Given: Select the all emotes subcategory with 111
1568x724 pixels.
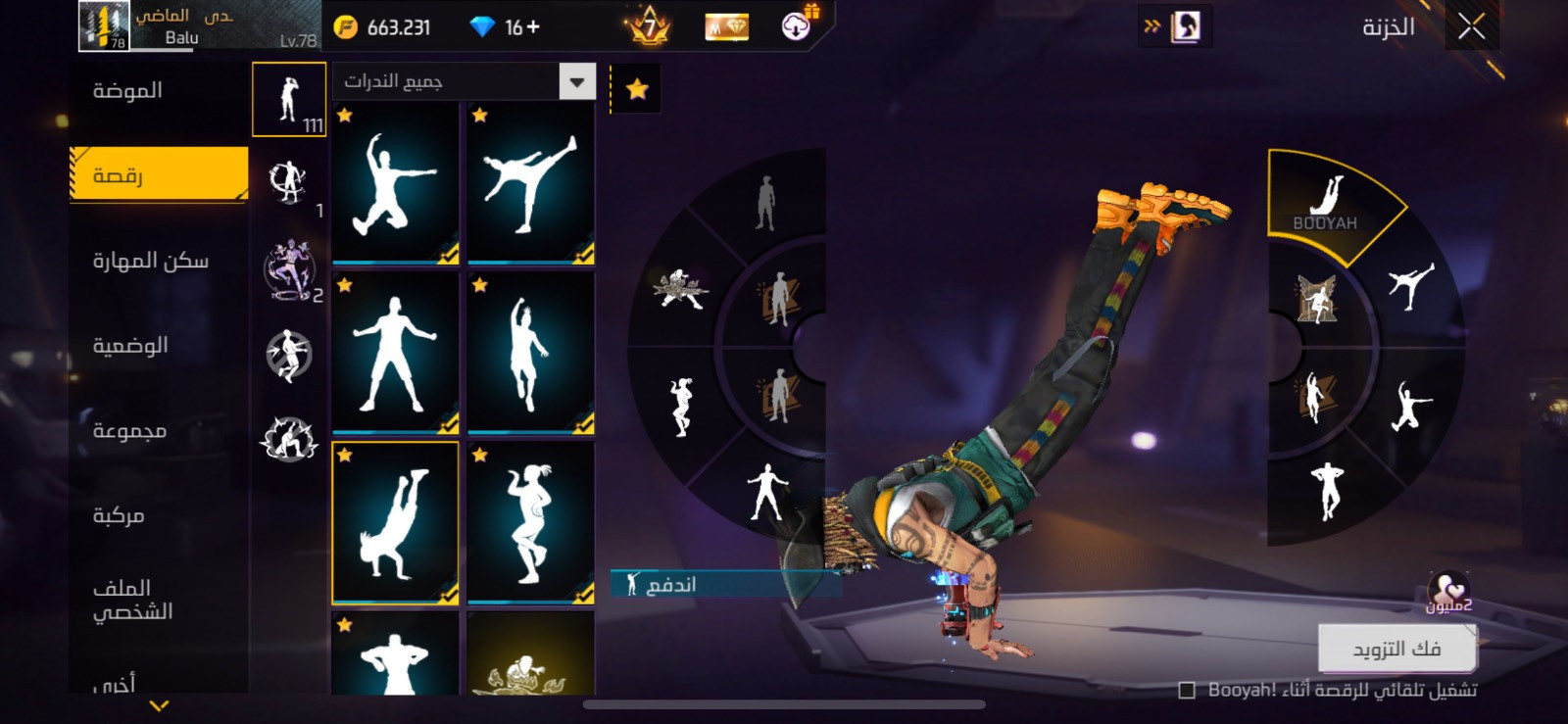Looking at the screenshot, I should coord(289,100).
